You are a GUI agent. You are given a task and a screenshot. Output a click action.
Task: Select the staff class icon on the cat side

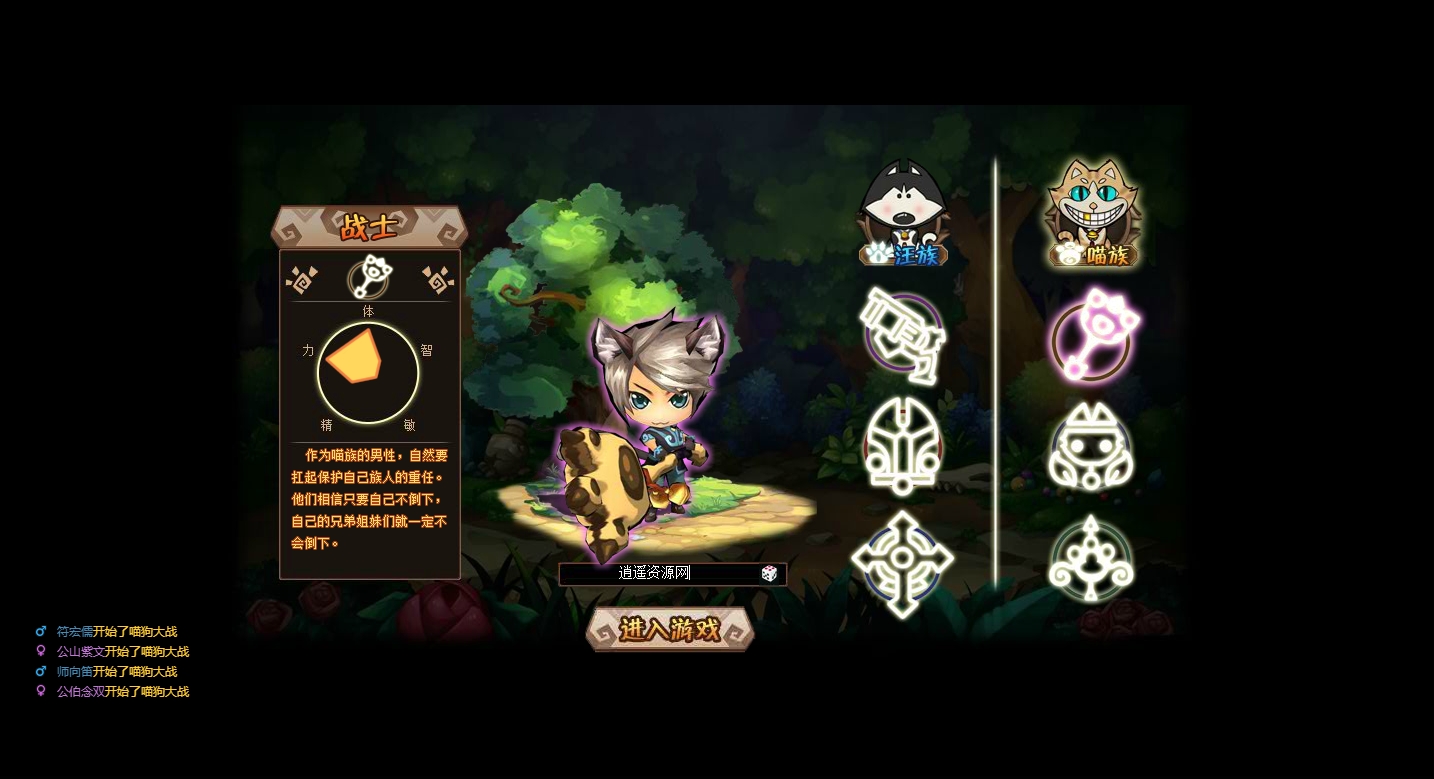coord(1092,557)
